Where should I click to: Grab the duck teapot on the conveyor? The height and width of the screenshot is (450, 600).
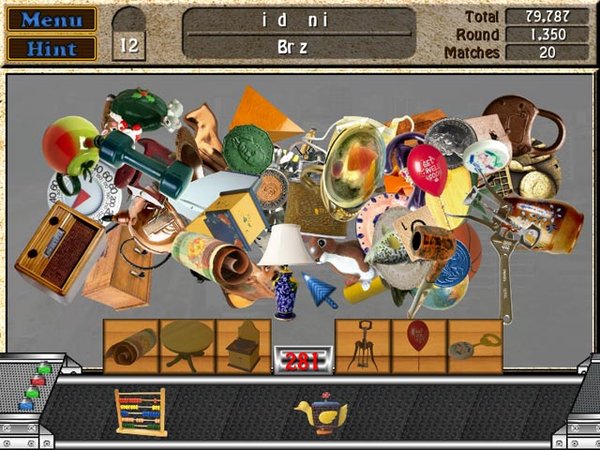[320, 414]
